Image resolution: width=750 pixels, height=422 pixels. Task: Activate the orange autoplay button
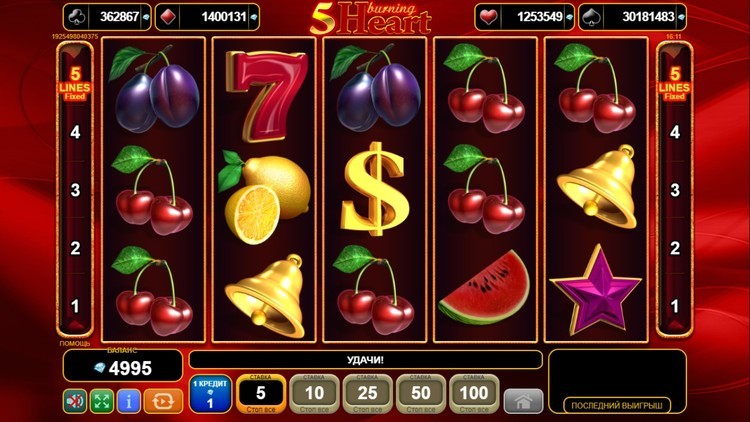[x=162, y=401]
